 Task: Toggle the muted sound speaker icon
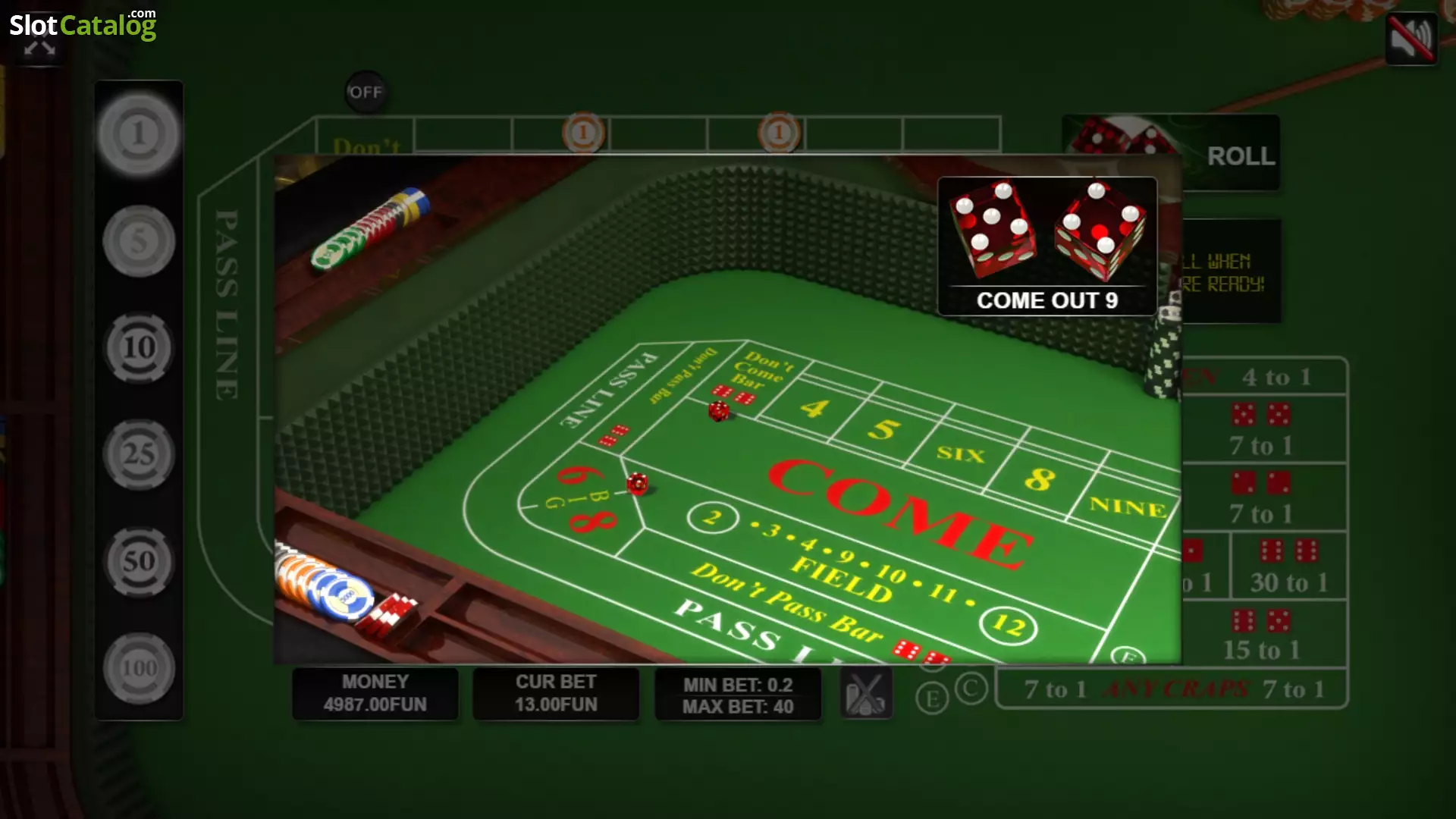point(1410,38)
